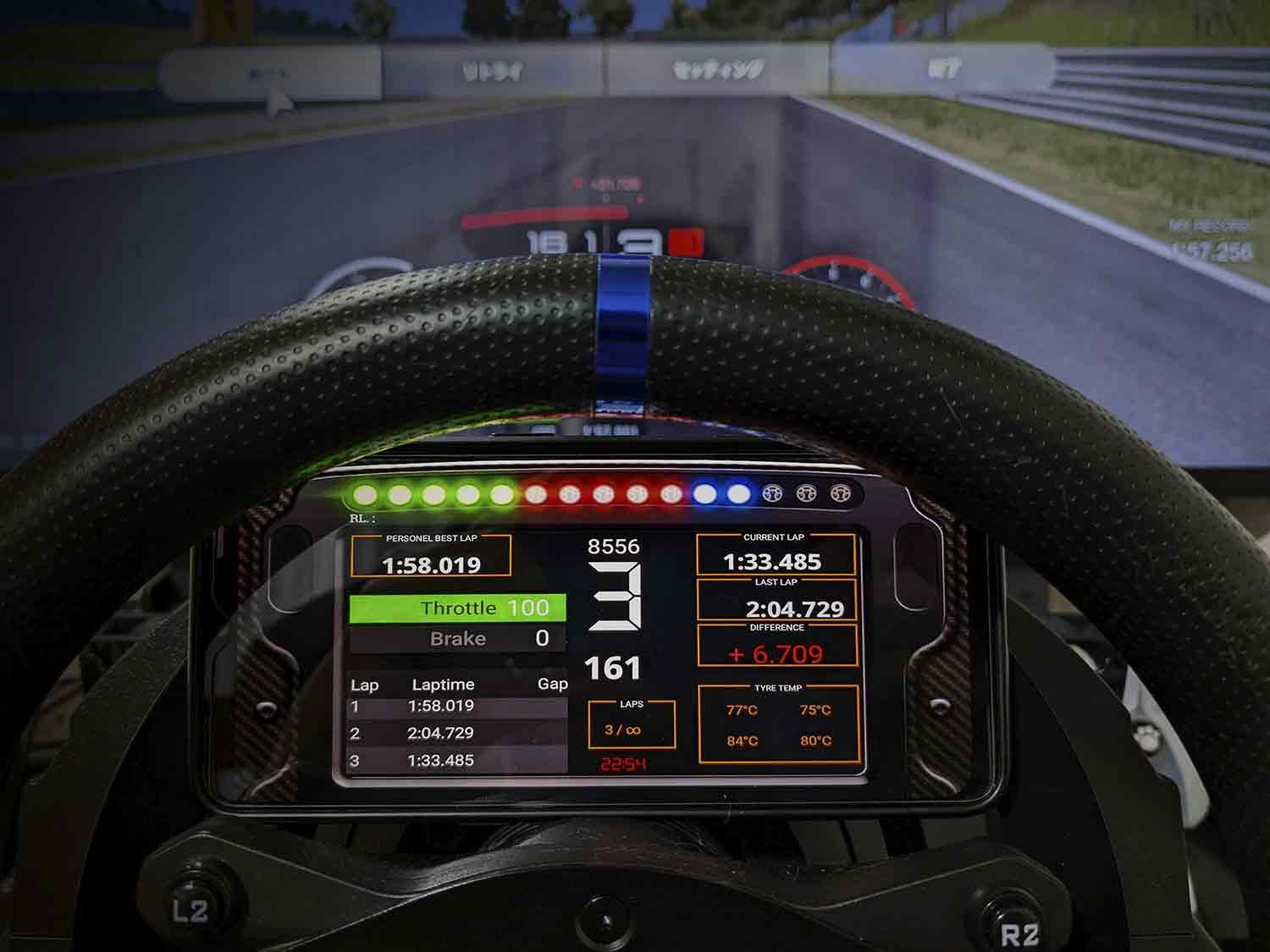Expand the DIFFERENCE panel
Viewport: 1270px width, 952px height.
778,647
